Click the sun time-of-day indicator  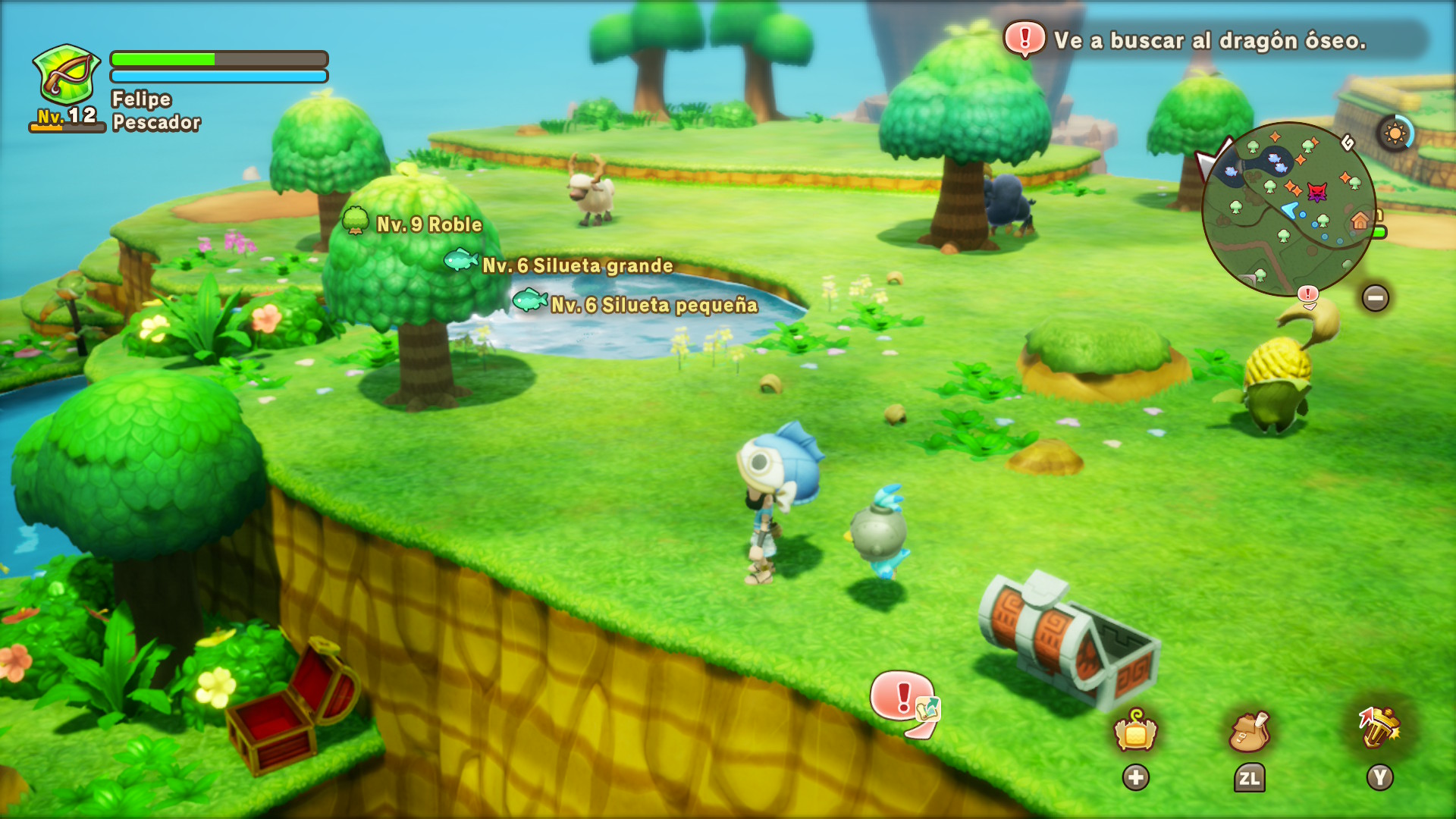(x=1395, y=134)
